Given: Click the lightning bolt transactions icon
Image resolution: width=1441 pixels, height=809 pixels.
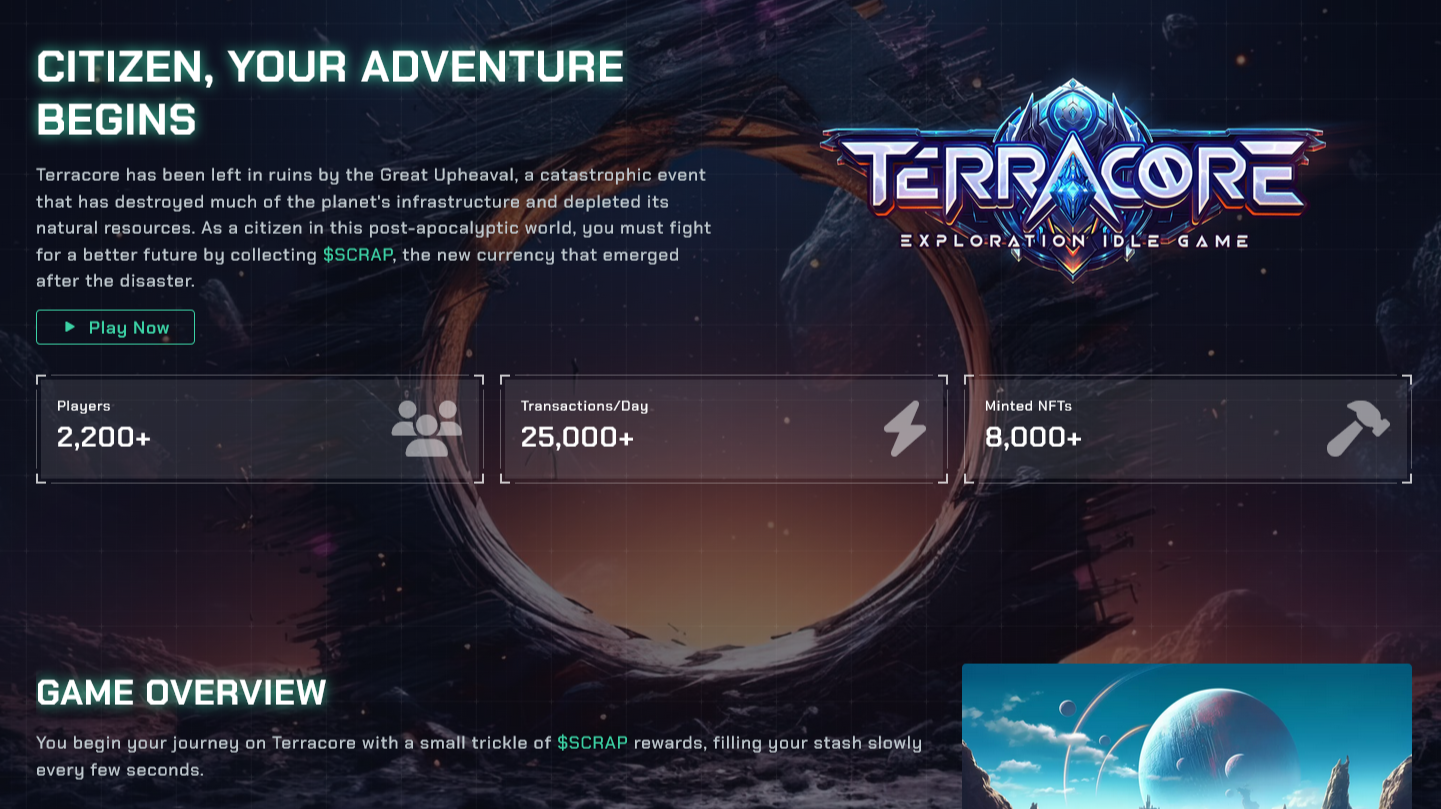Looking at the screenshot, I should click(x=906, y=428).
